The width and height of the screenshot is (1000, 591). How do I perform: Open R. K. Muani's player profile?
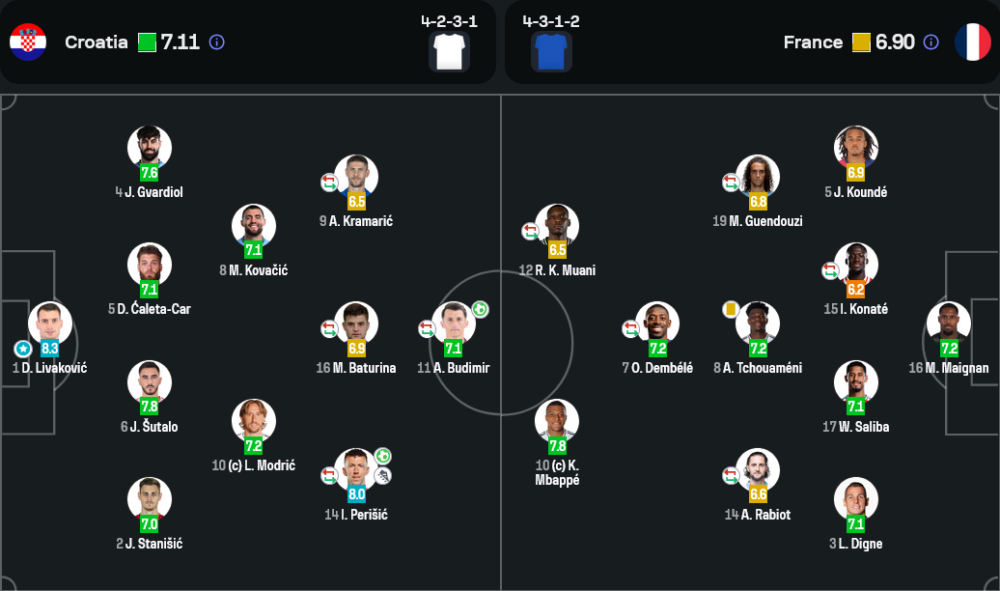(x=557, y=225)
